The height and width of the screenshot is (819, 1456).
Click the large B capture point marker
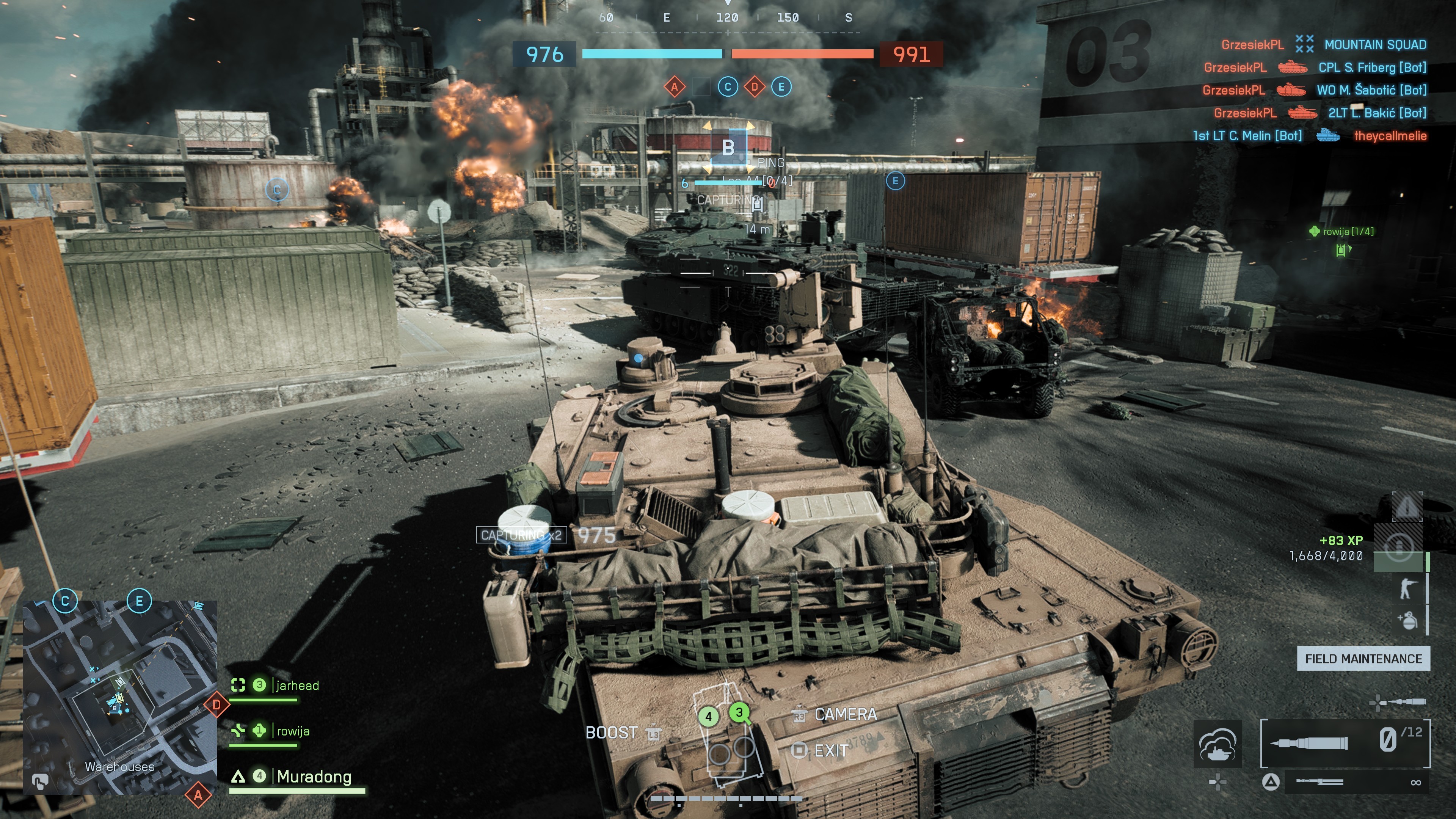click(x=728, y=147)
